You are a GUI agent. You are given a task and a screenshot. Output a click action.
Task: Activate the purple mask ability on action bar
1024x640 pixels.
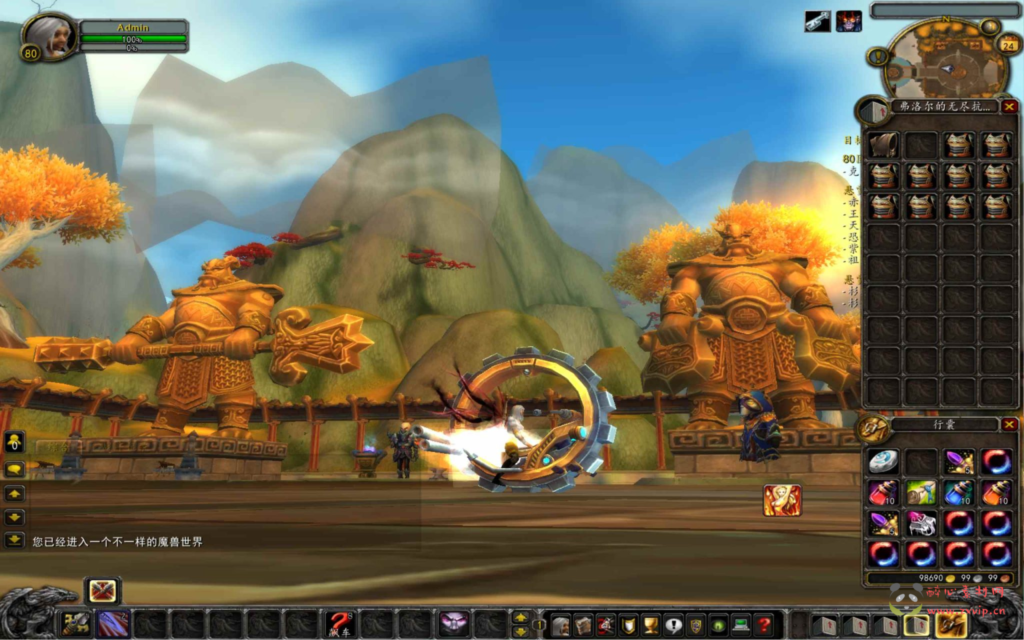453,624
